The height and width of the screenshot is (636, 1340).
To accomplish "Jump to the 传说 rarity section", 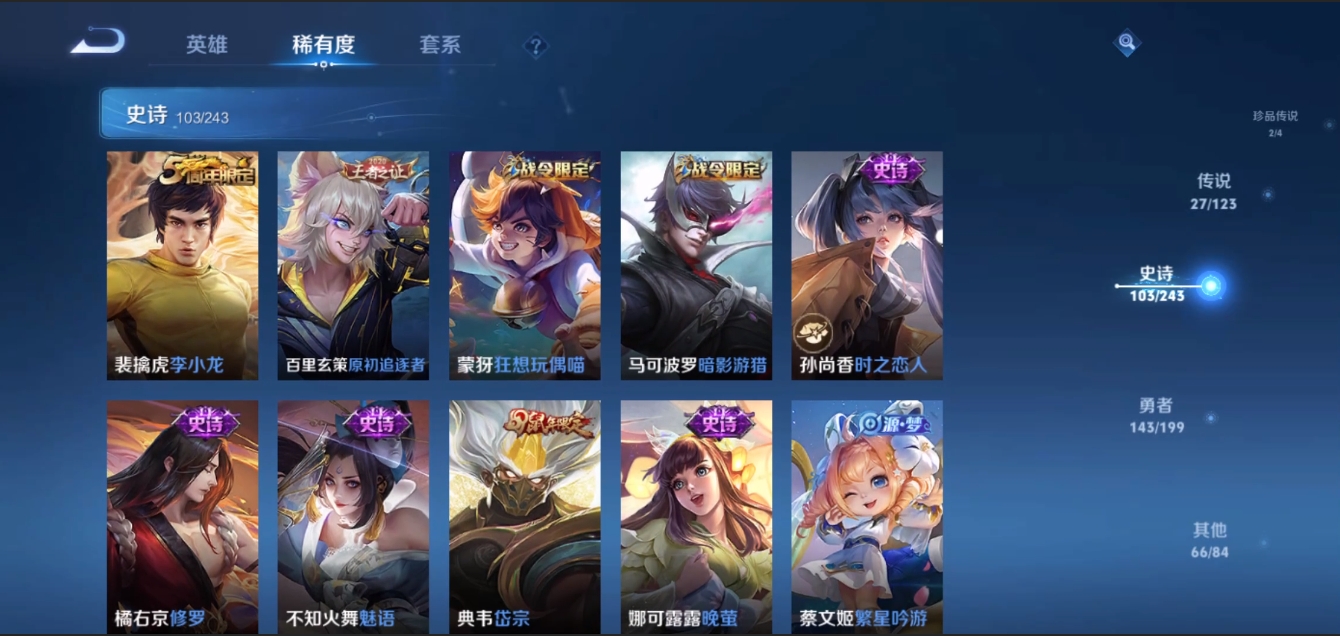I will [1214, 191].
